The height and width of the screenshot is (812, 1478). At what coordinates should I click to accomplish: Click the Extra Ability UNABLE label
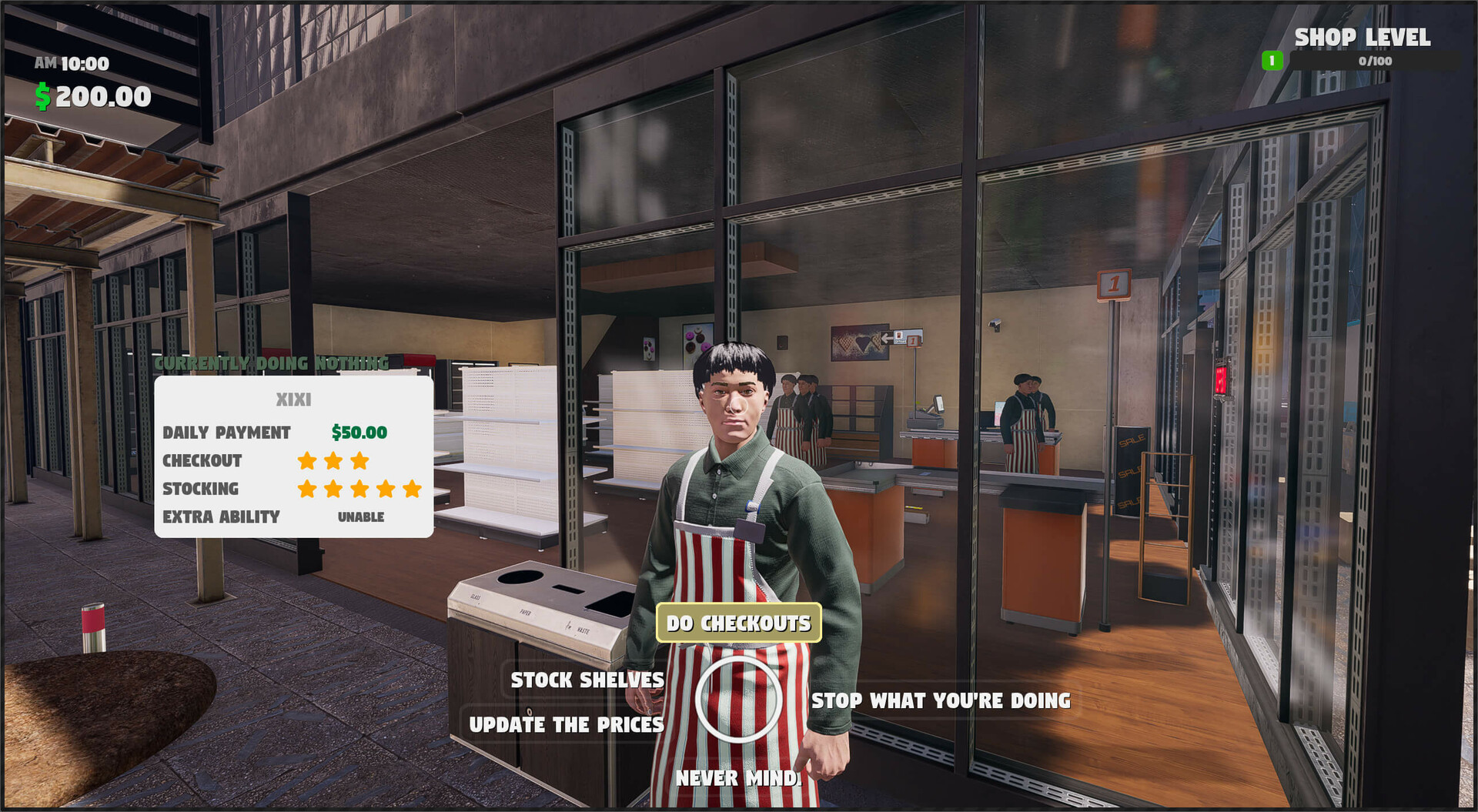[x=360, y=516]
